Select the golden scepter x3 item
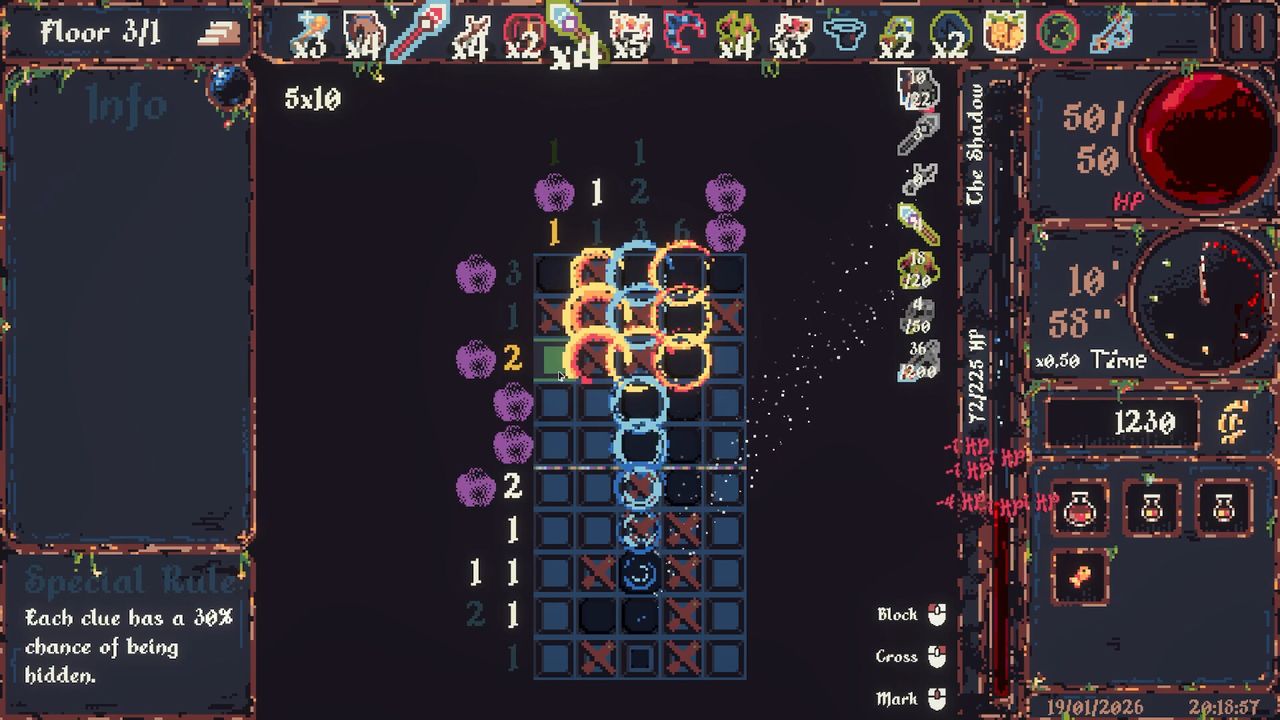 point(312,32)
